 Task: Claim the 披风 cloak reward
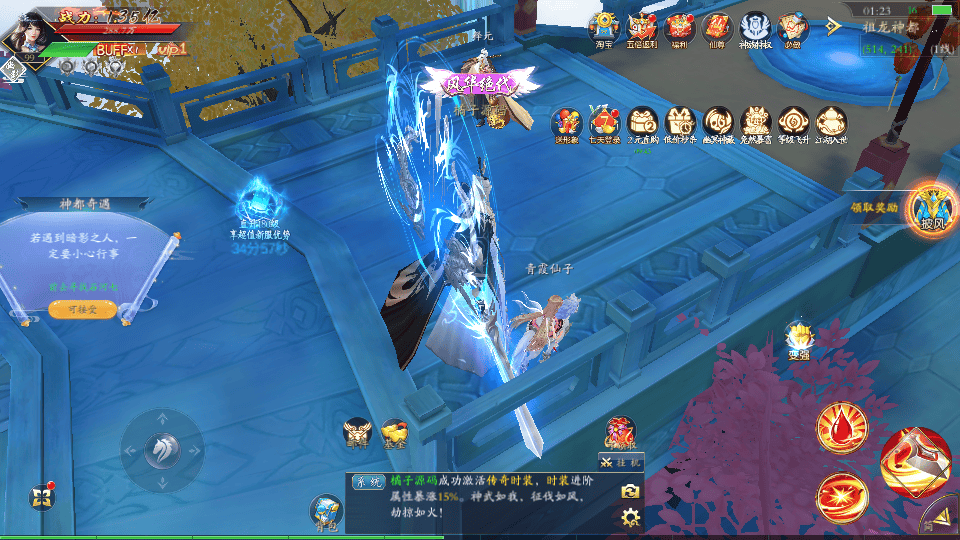click(926, 209)
